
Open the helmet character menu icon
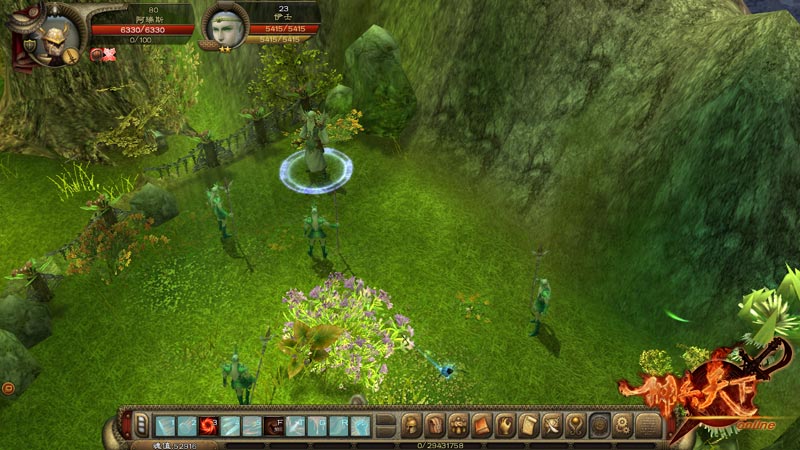[411, 425]
